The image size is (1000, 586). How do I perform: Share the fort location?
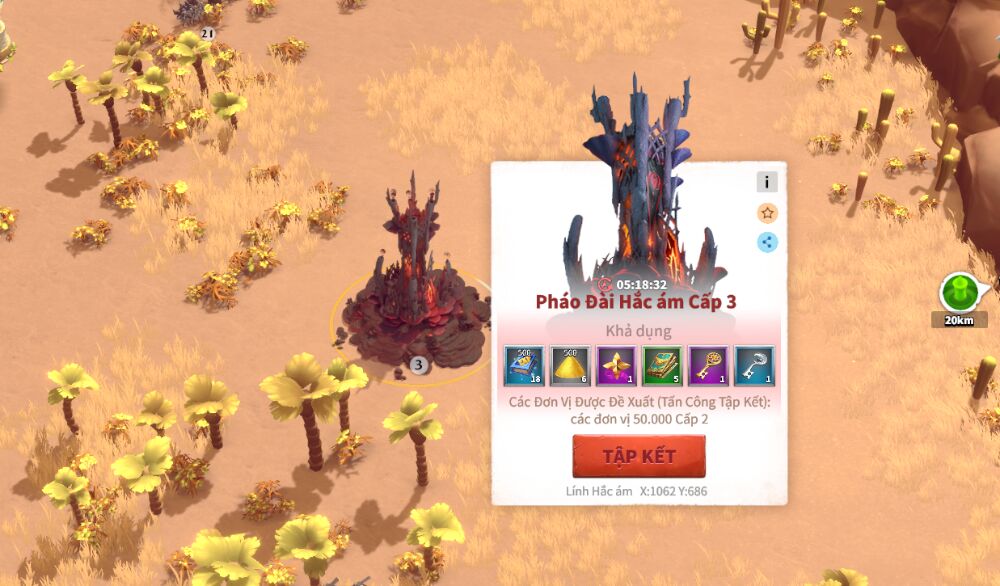pyautogui.click(x=767, y=241)
